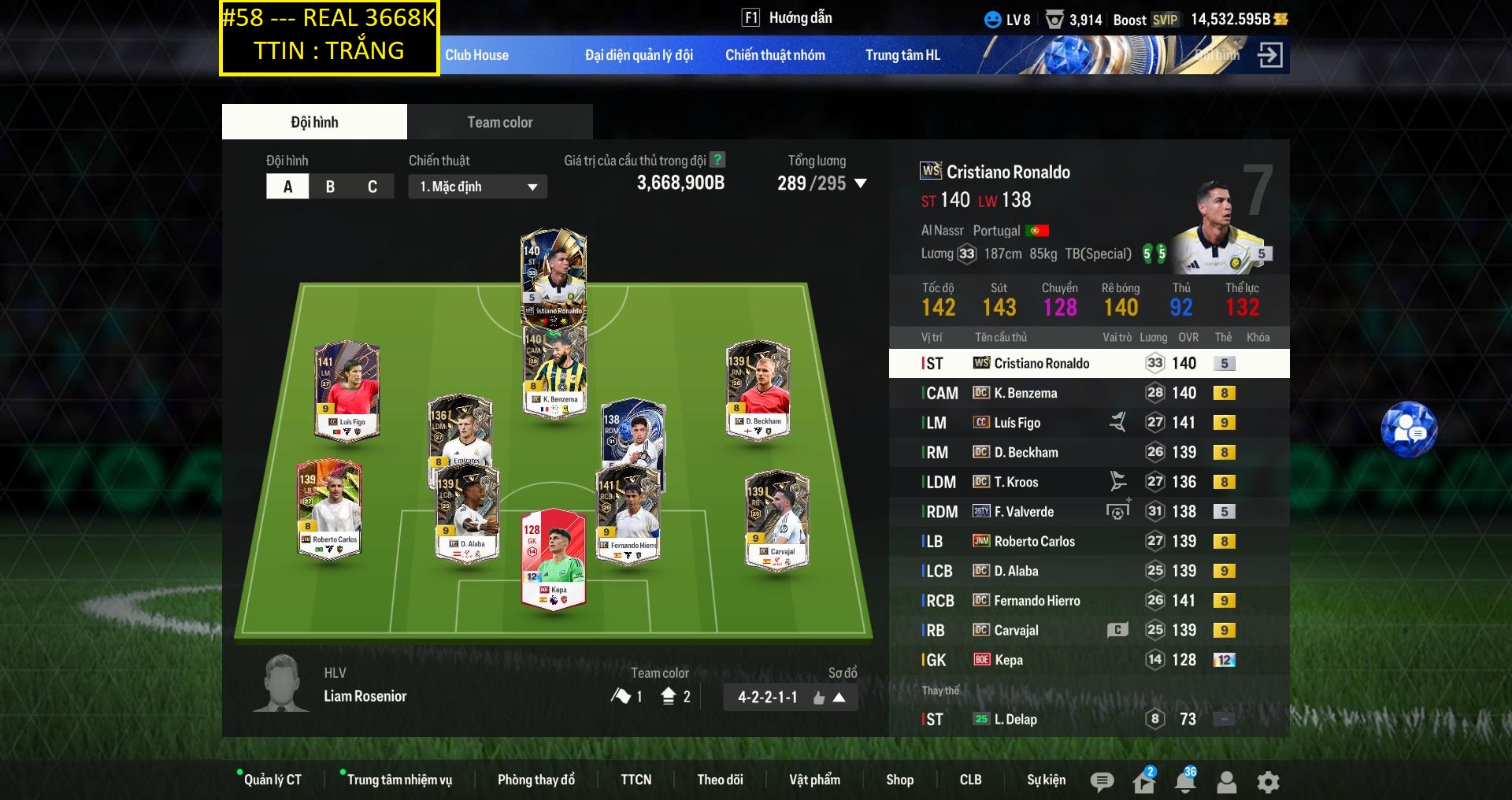1512x800 pixels.
Task: Open the '1. Mặc định' tactics dropdown
Action: (476, 186)
